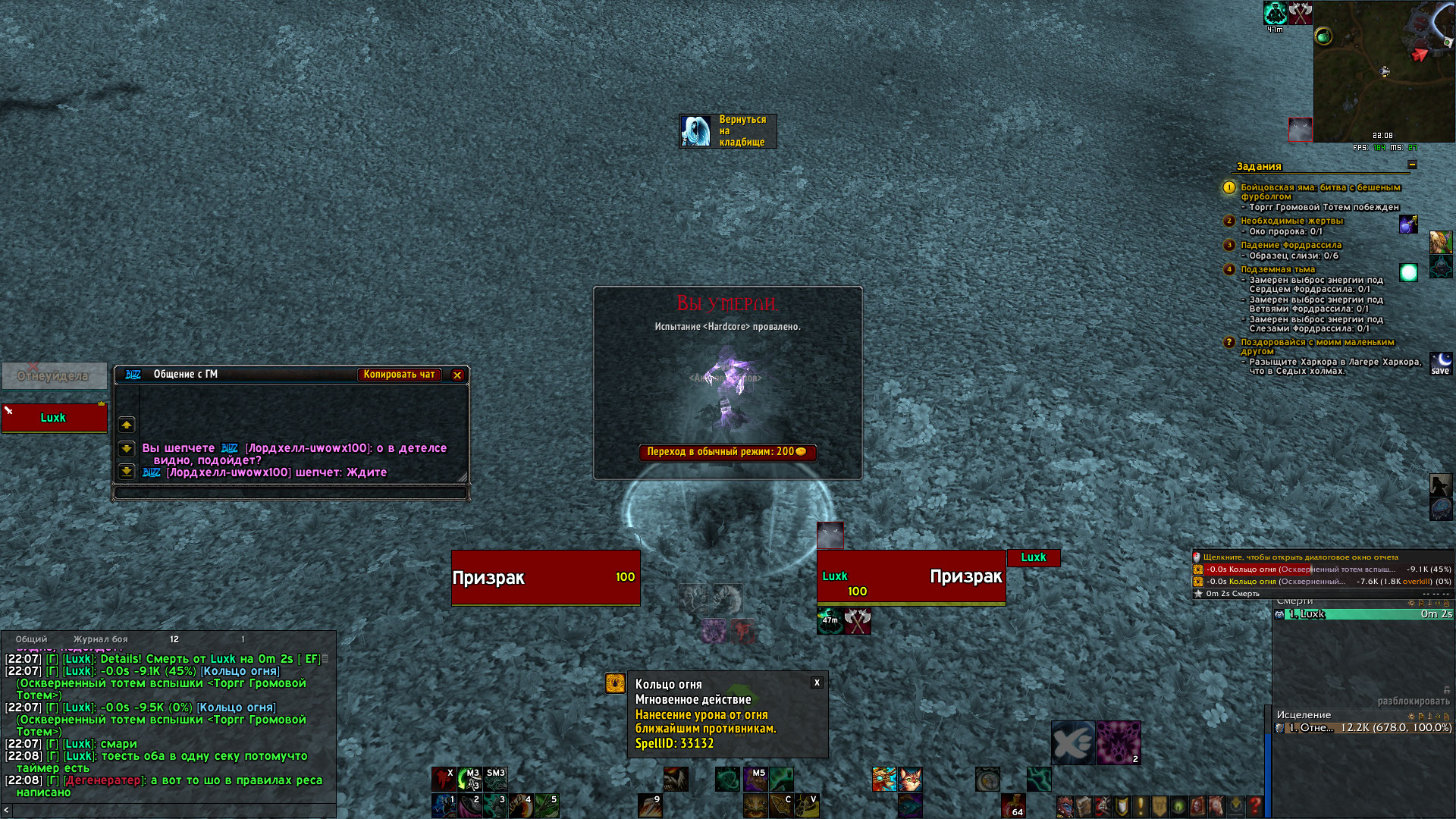This screenshot has height=819, width=1456.
Task: Pay 200 gold to switch to normal mode
Action: (x=726, y=452)
